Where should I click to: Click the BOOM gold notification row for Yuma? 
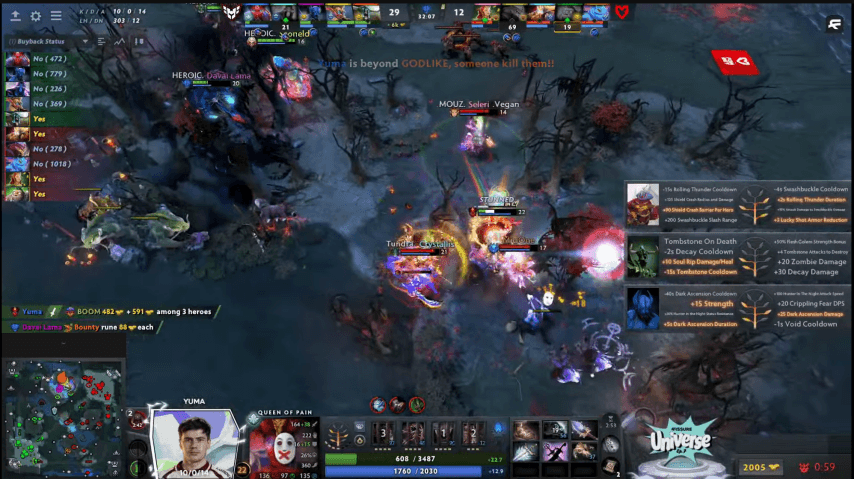pos(110,312)
